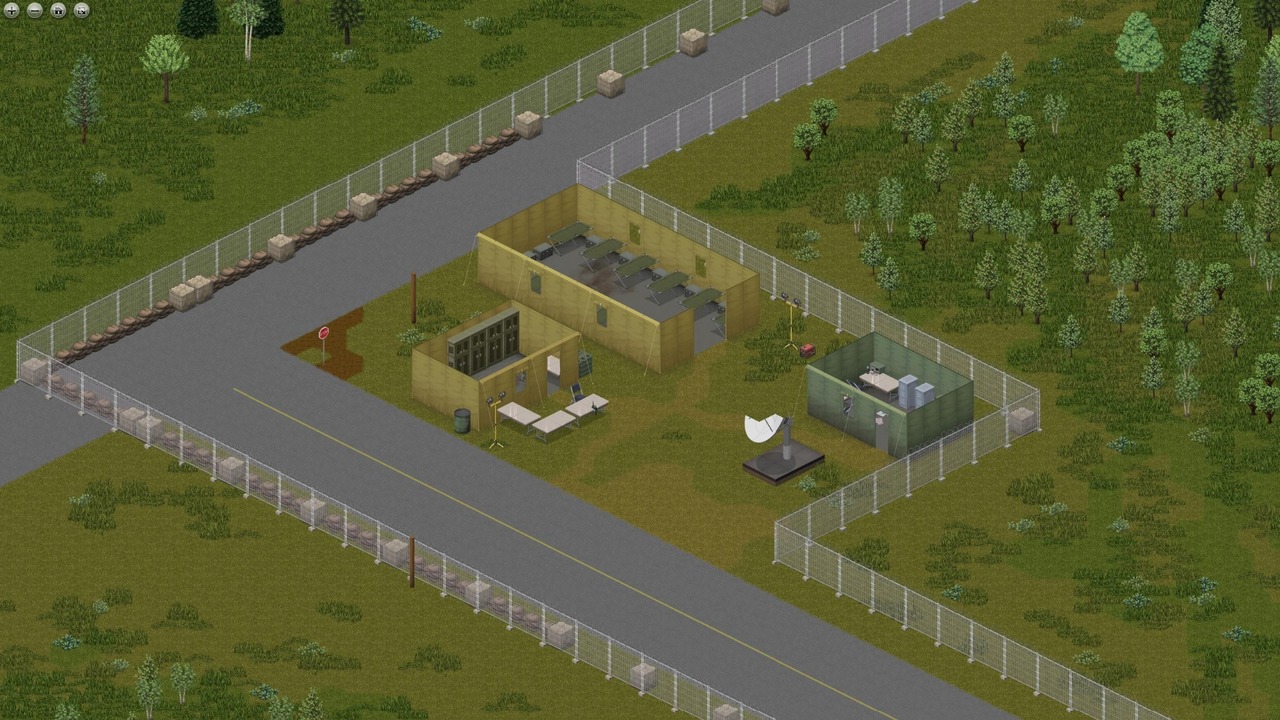
Task: Toggle the building visibility with the house icon
Action: pos(59,10)
